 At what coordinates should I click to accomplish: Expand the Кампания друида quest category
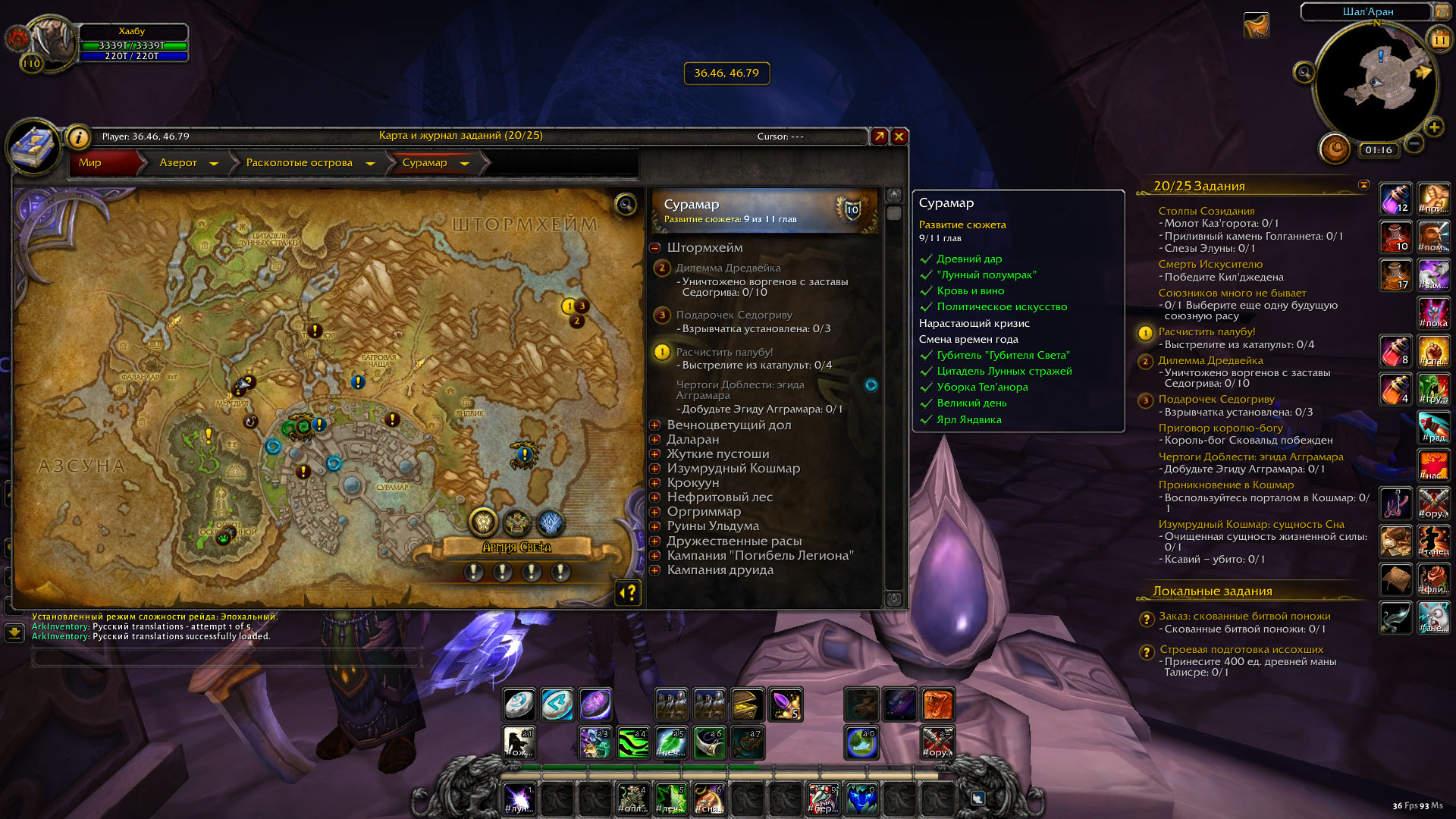click(x=655, y=570)
